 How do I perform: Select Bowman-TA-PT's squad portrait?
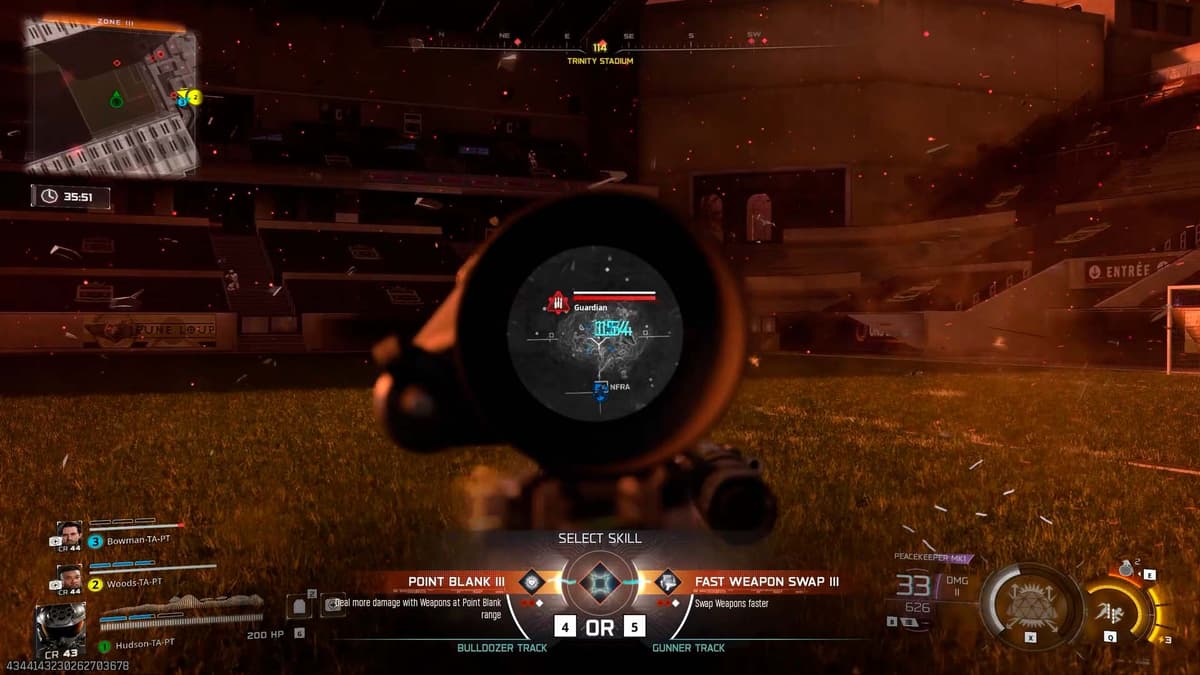point(69,535)
